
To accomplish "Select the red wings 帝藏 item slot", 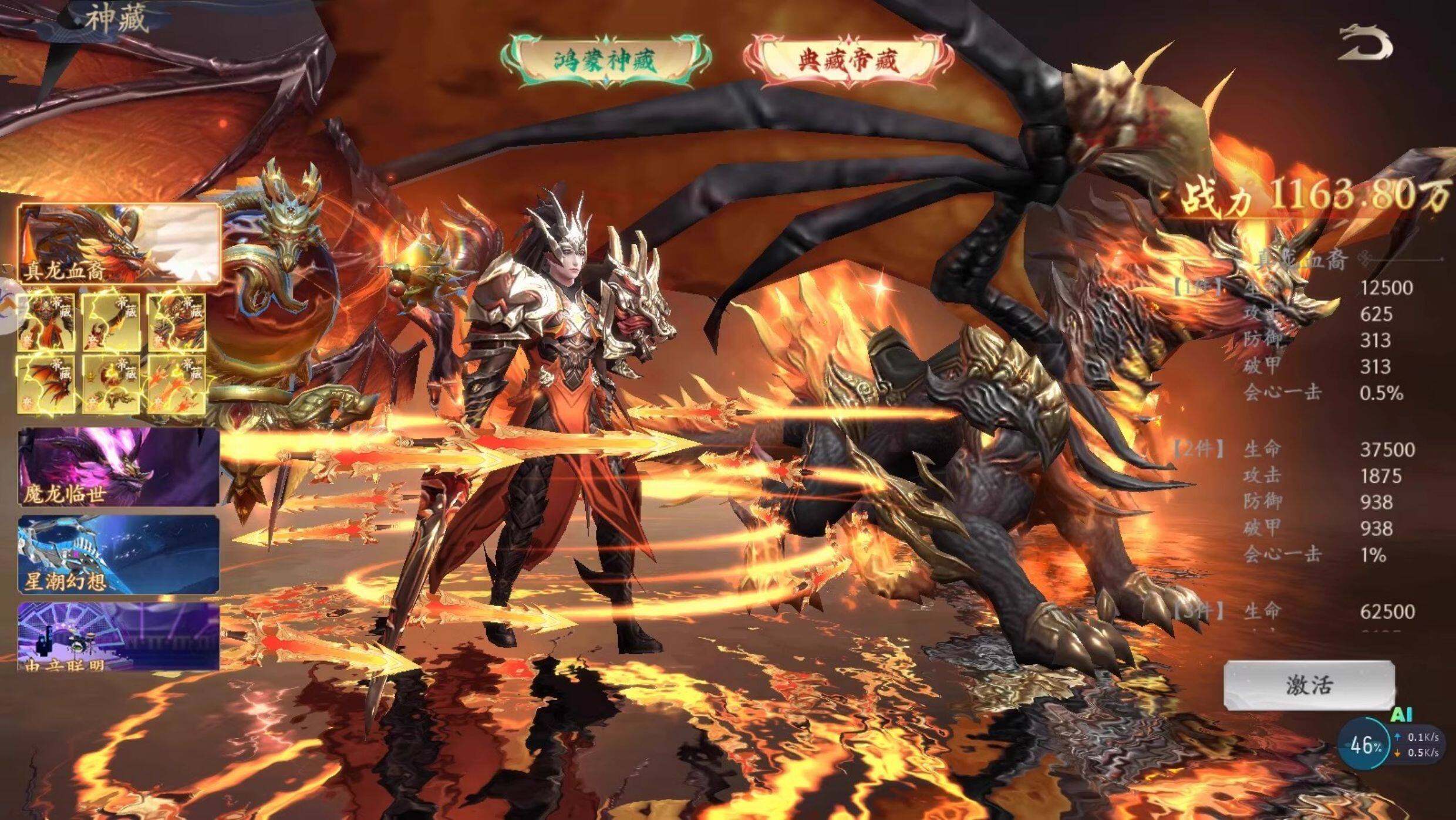I will (x=46, y=384).
